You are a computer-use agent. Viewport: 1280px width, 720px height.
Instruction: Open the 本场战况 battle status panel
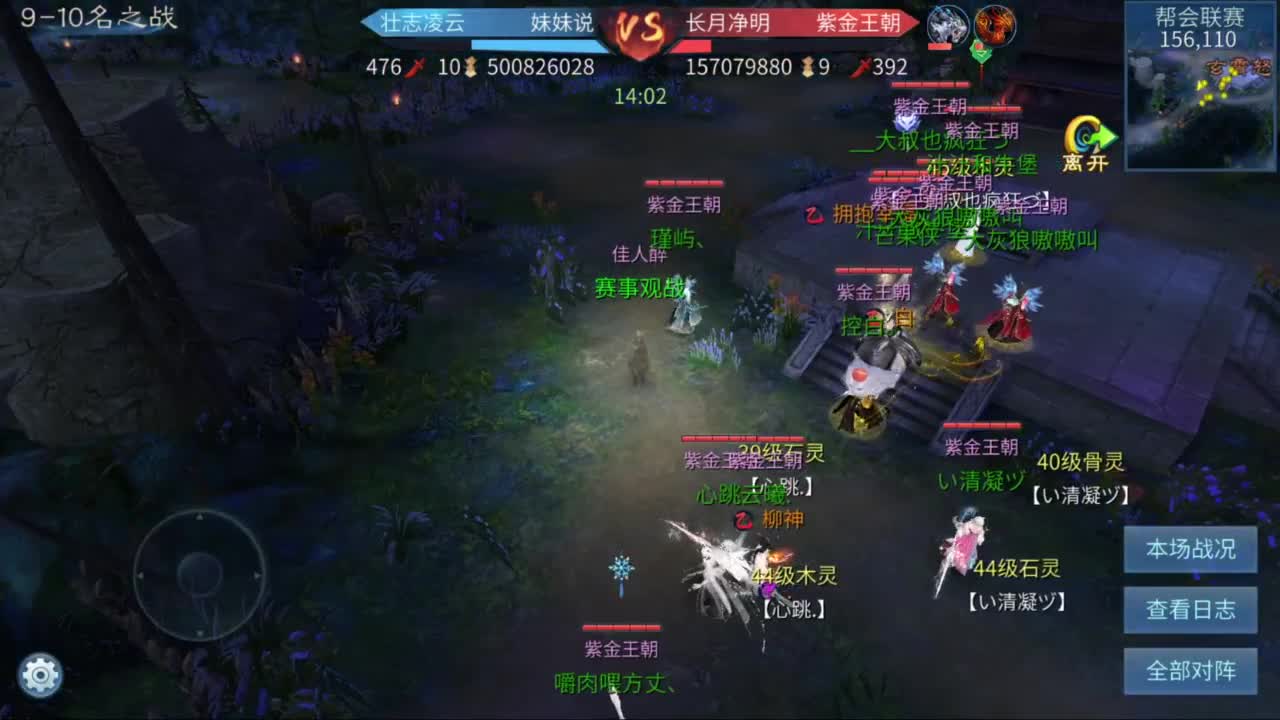pos(1190,549)
